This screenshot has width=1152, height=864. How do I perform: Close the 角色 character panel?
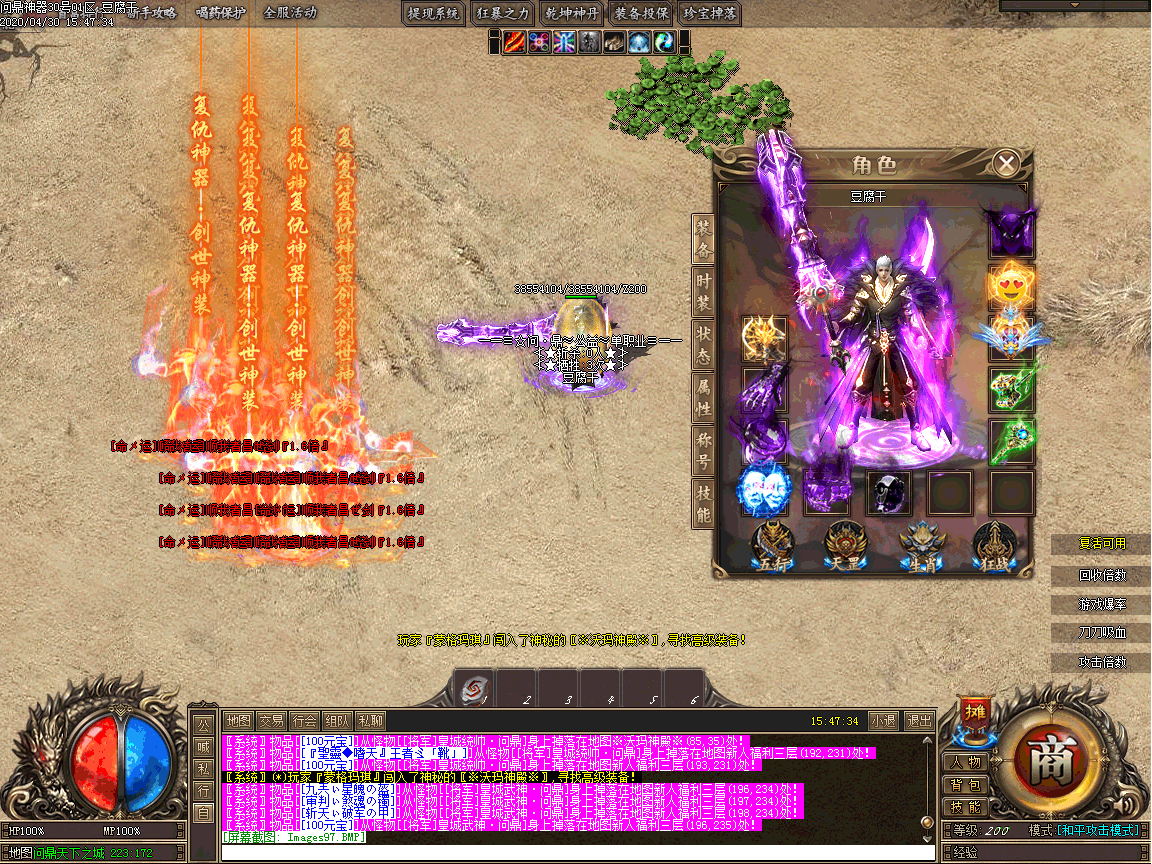coord(1007,163)
